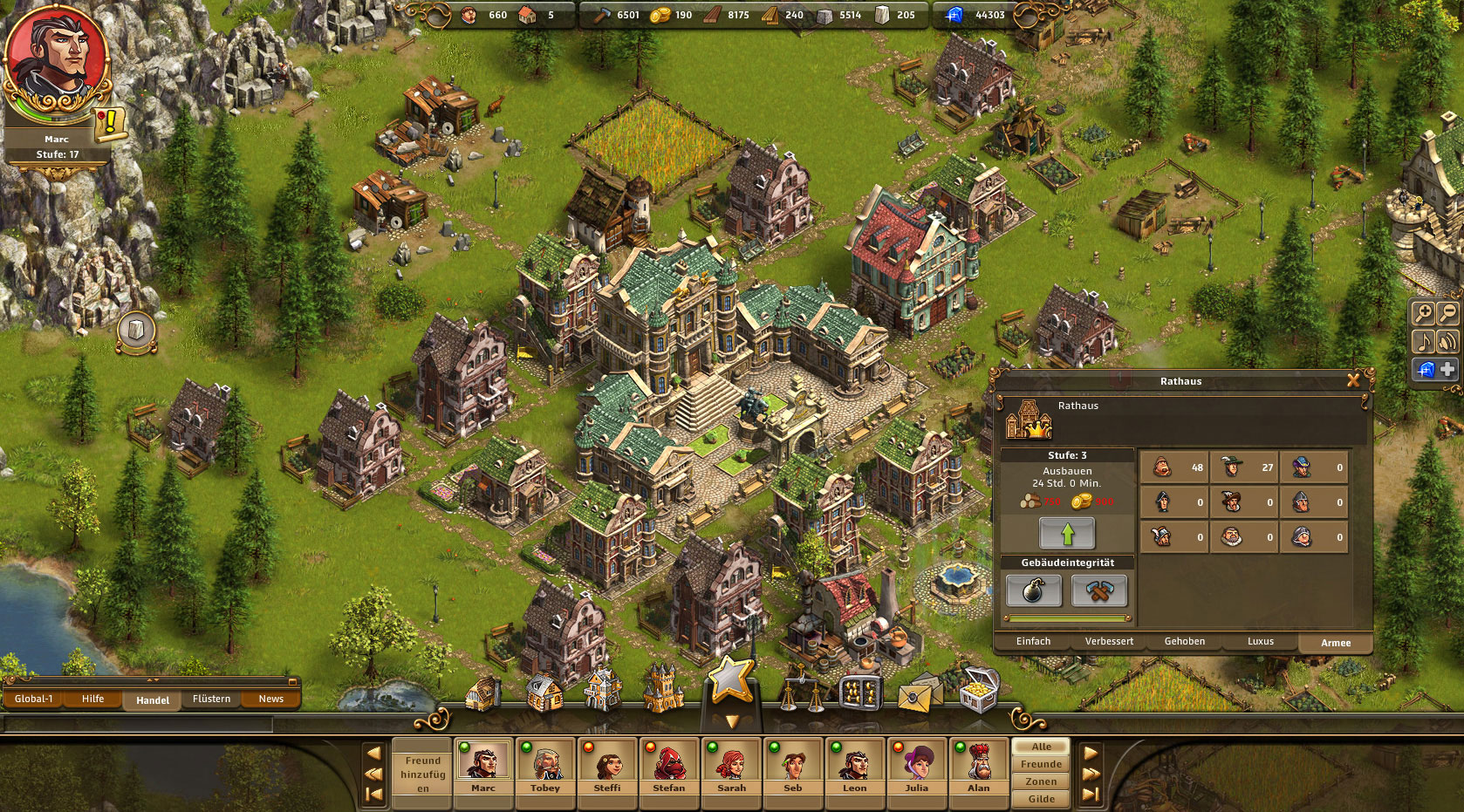Select friend Julia's portrait

(x=916, y=763)
